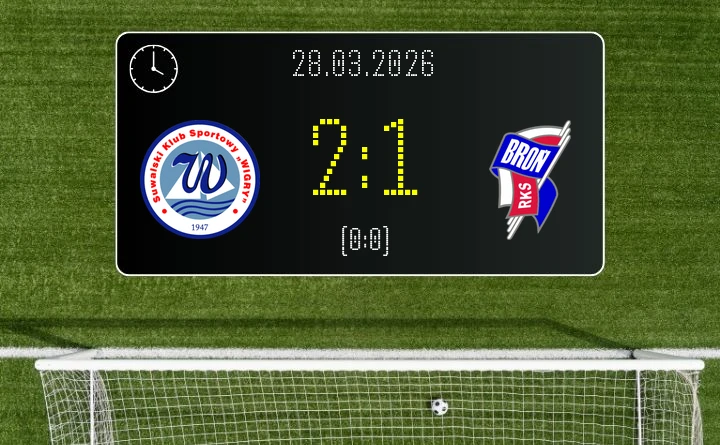Click the clock icon on the scoreboard
This screenshot has height=445, width=720.
point(154,69)
